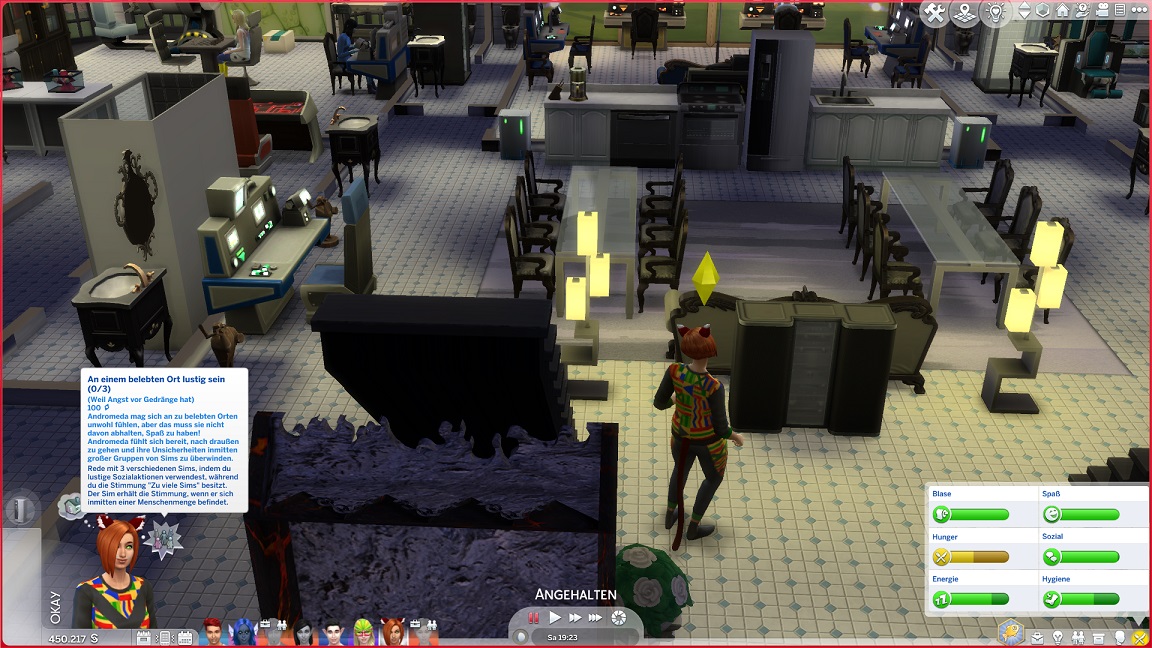Set game speed to fast forward
Viewport: 1152px width, 648px height.
pos(575,618)
